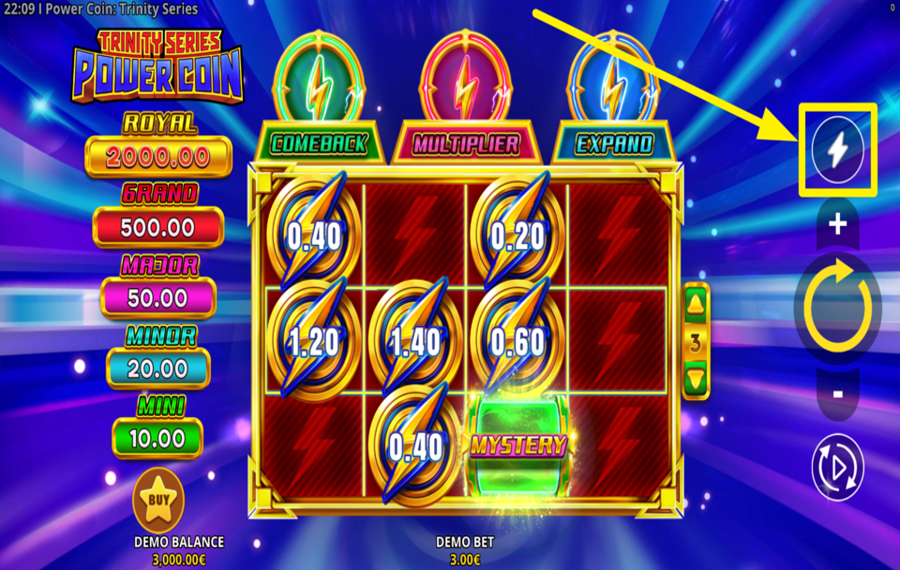900x570 pixels.
Task: Increase the bet with the plus button
Action: pyautogui.click(x=837, y=225)
